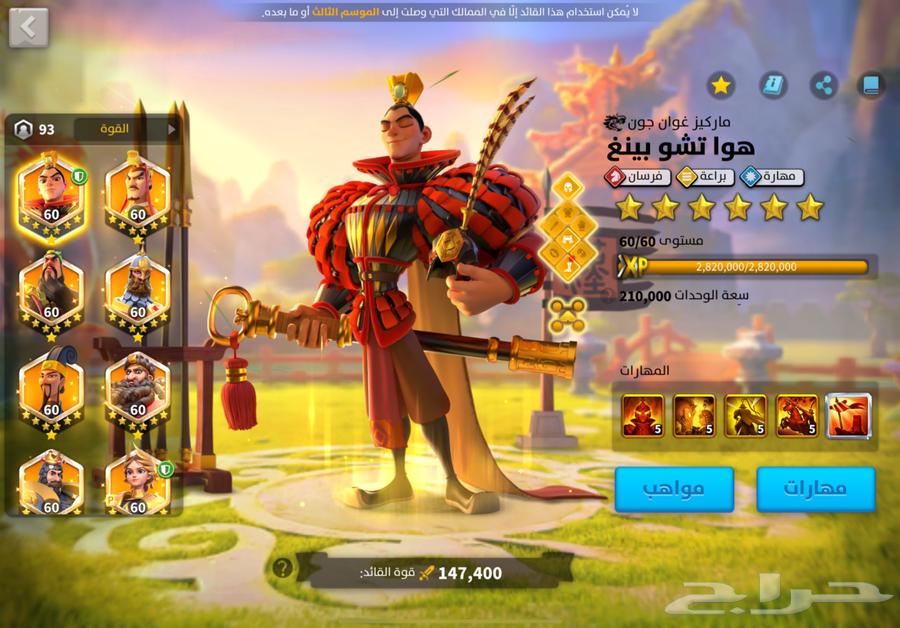Click the question mark beside commander power
The width and height of the screenshot is (900, 628).
pyautogui.click(x=283, y=568)
